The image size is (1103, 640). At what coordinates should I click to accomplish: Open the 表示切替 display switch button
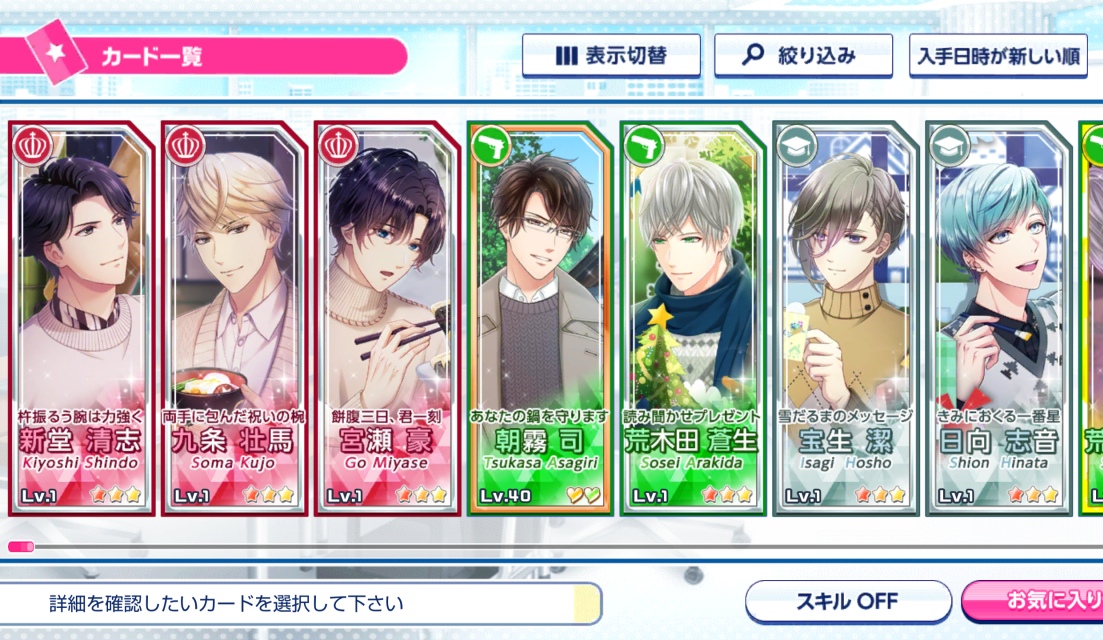coord(611,56)
